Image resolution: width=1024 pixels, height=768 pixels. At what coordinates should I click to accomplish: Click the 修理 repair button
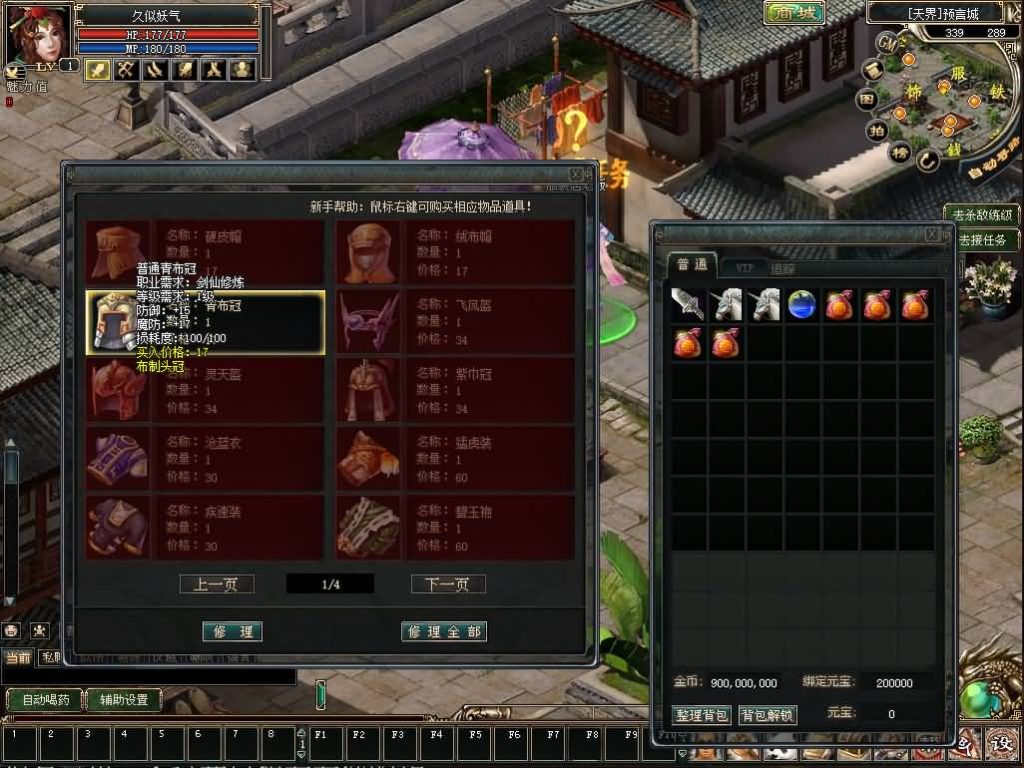click(x=232, y=631)
